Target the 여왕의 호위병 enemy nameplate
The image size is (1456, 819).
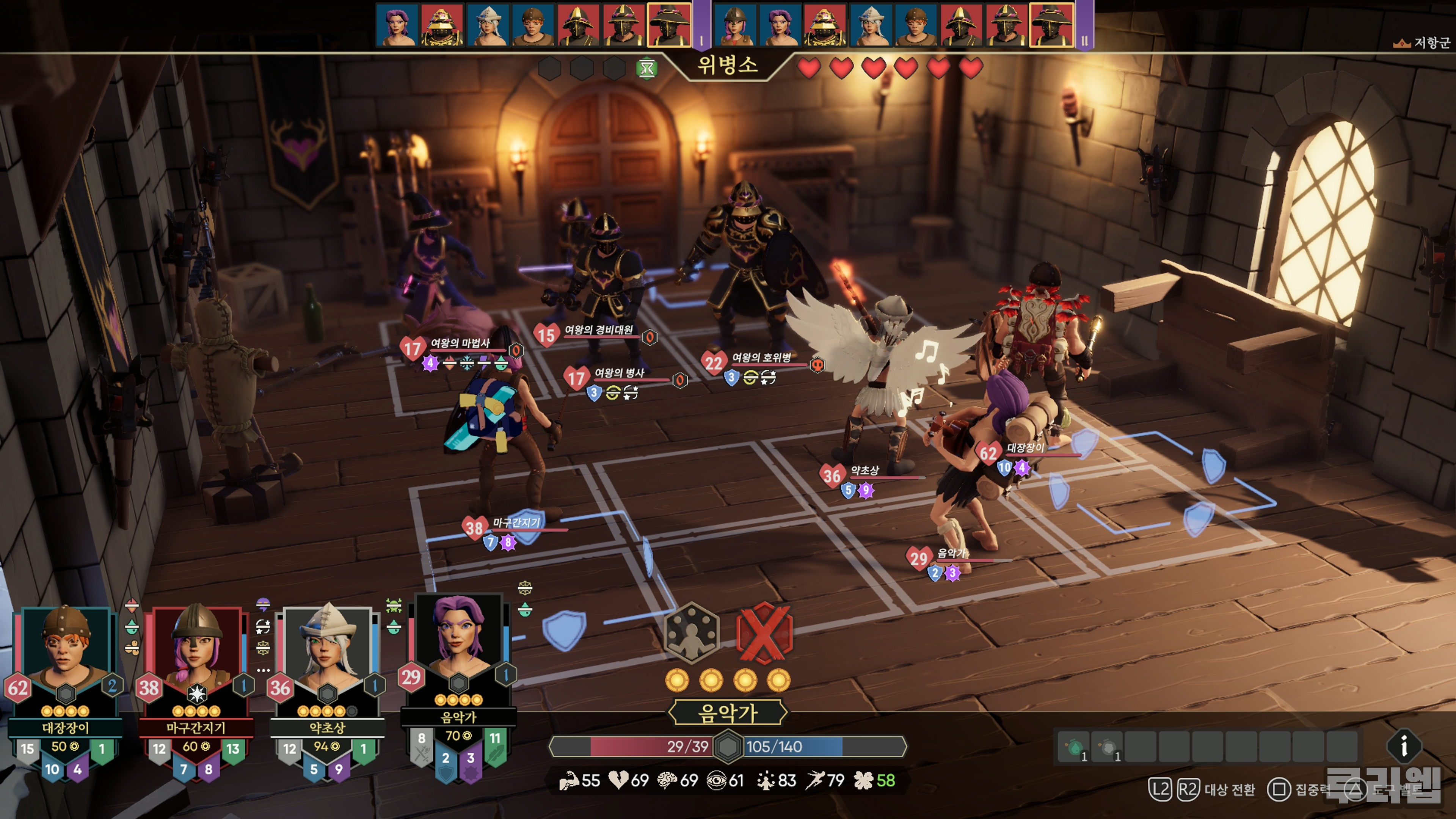(761, 358)
